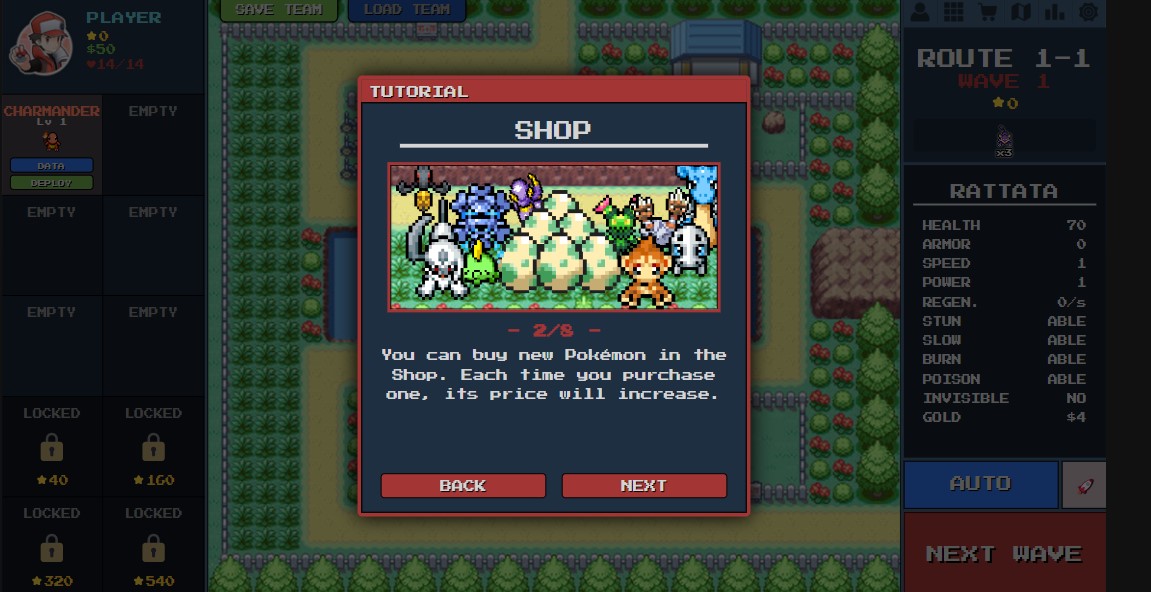This screenshot has width=1151, height=592.
Task: Open the shopping cart shop icon
Action: click(x=987, y=12)
